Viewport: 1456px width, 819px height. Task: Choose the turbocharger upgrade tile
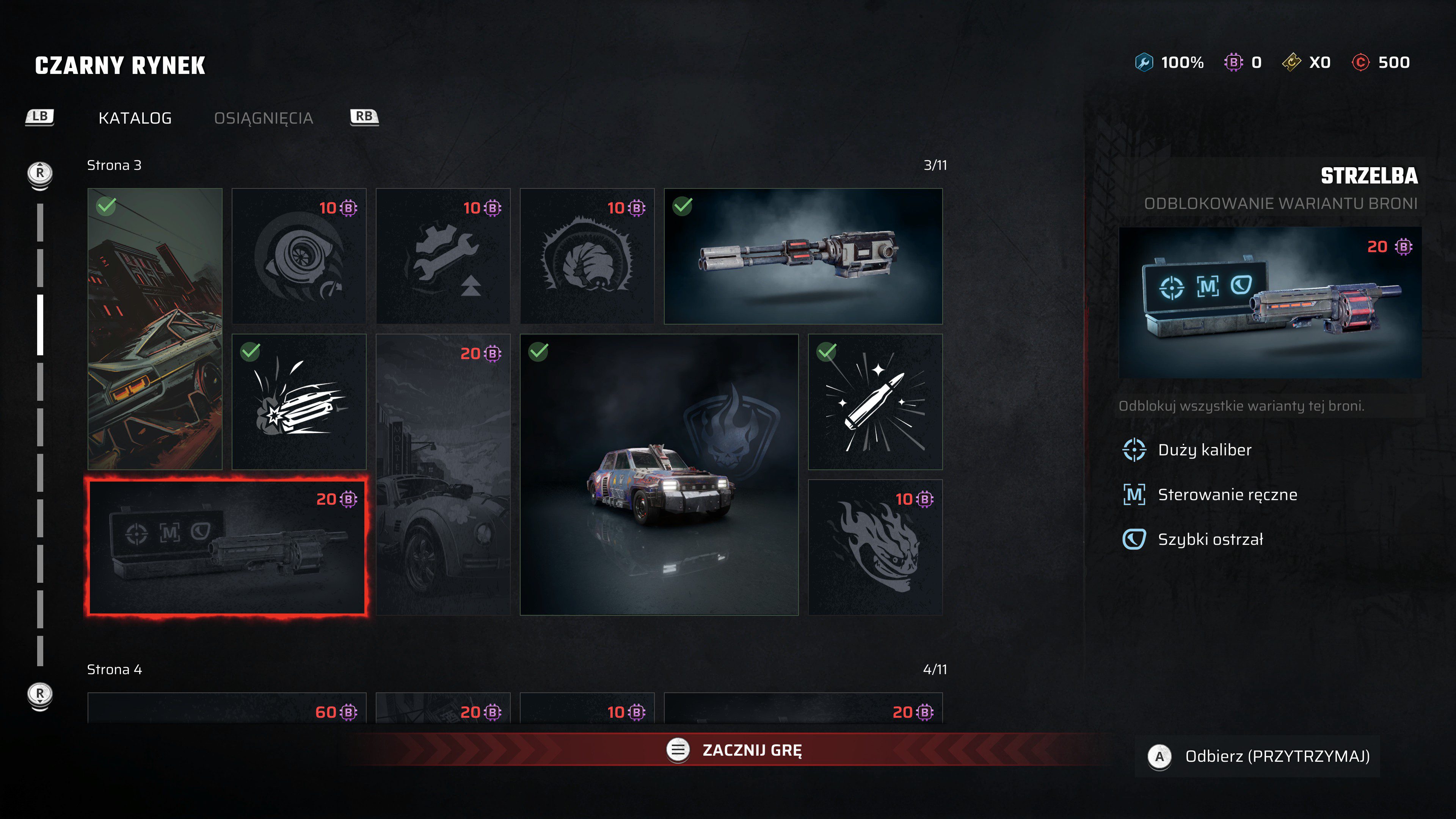click(x=299, y=256)
